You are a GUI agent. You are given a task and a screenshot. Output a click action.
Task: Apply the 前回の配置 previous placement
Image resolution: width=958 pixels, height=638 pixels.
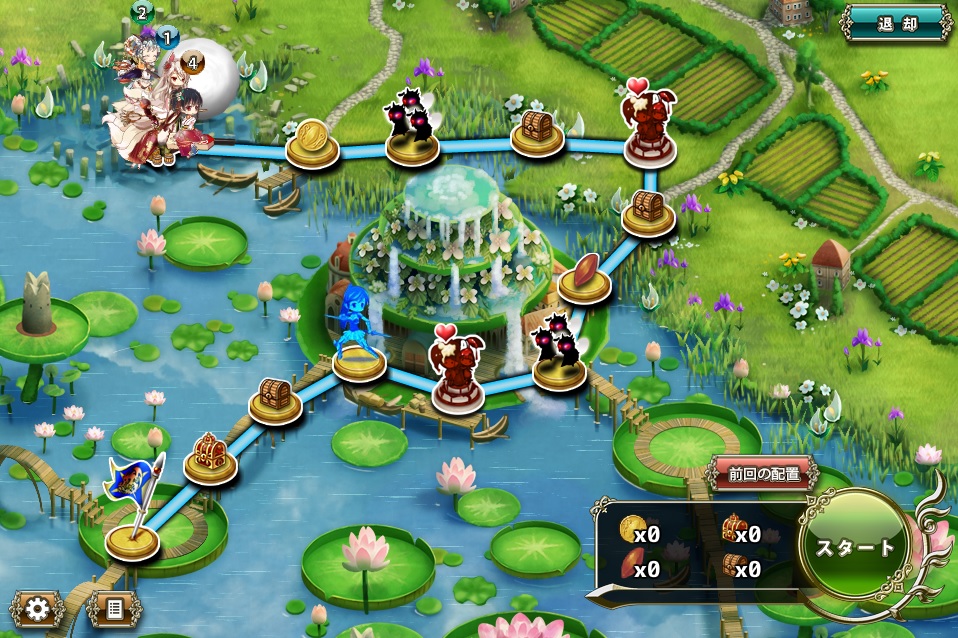(x=764, y=474)
